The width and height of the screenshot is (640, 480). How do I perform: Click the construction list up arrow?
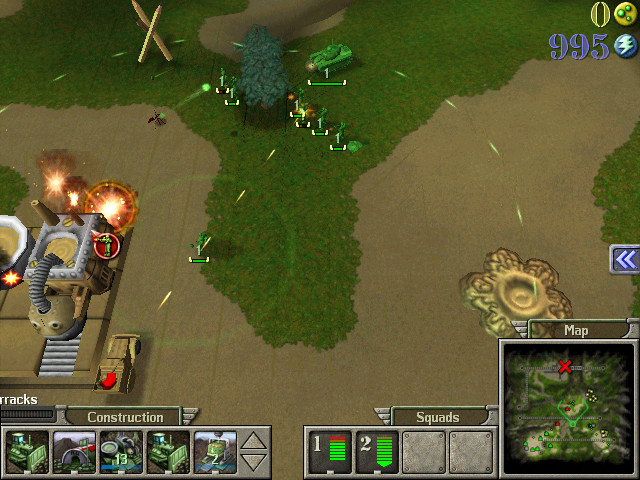pos(255,441)
